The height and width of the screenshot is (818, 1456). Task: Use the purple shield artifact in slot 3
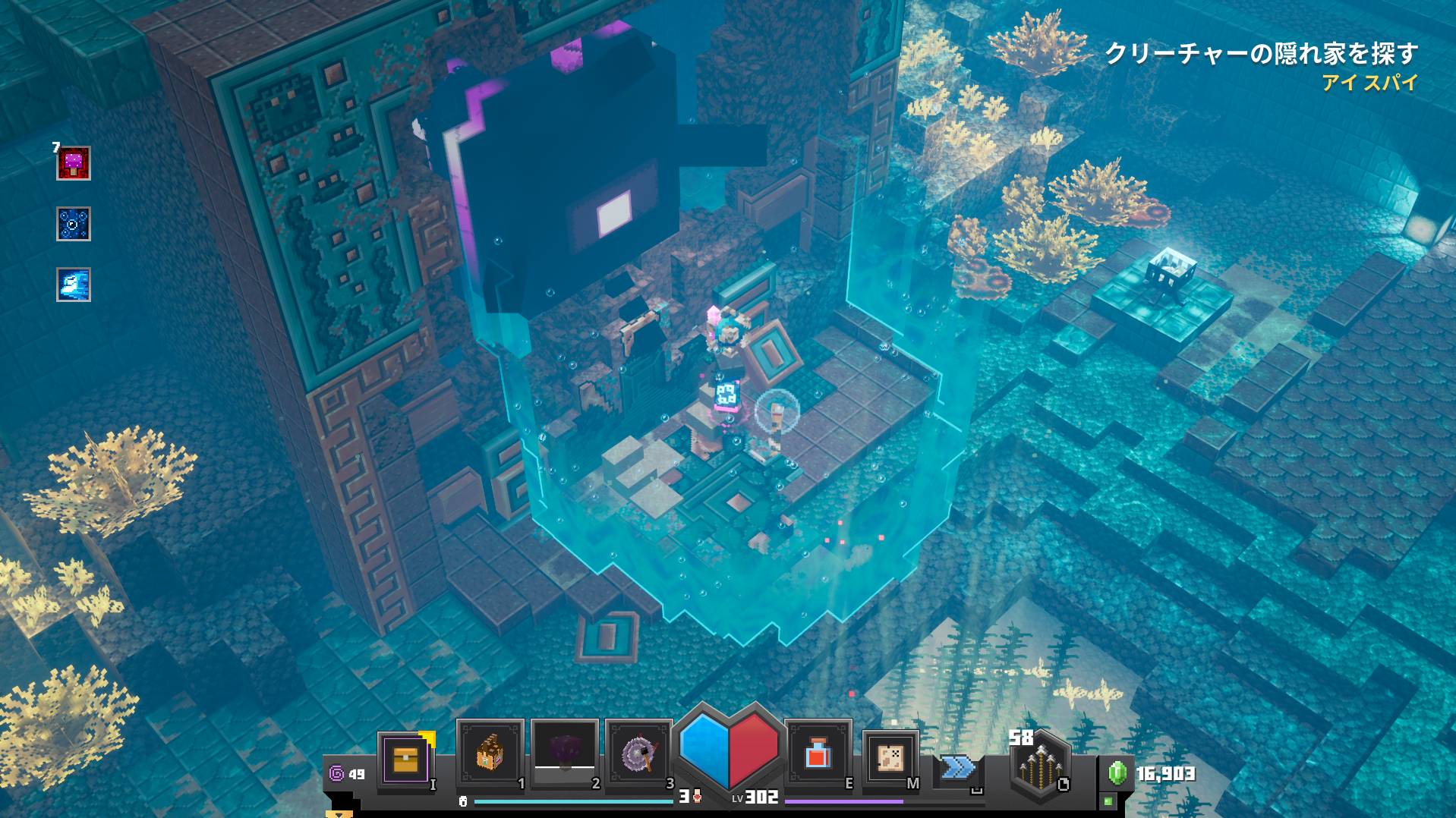point(638,754)
